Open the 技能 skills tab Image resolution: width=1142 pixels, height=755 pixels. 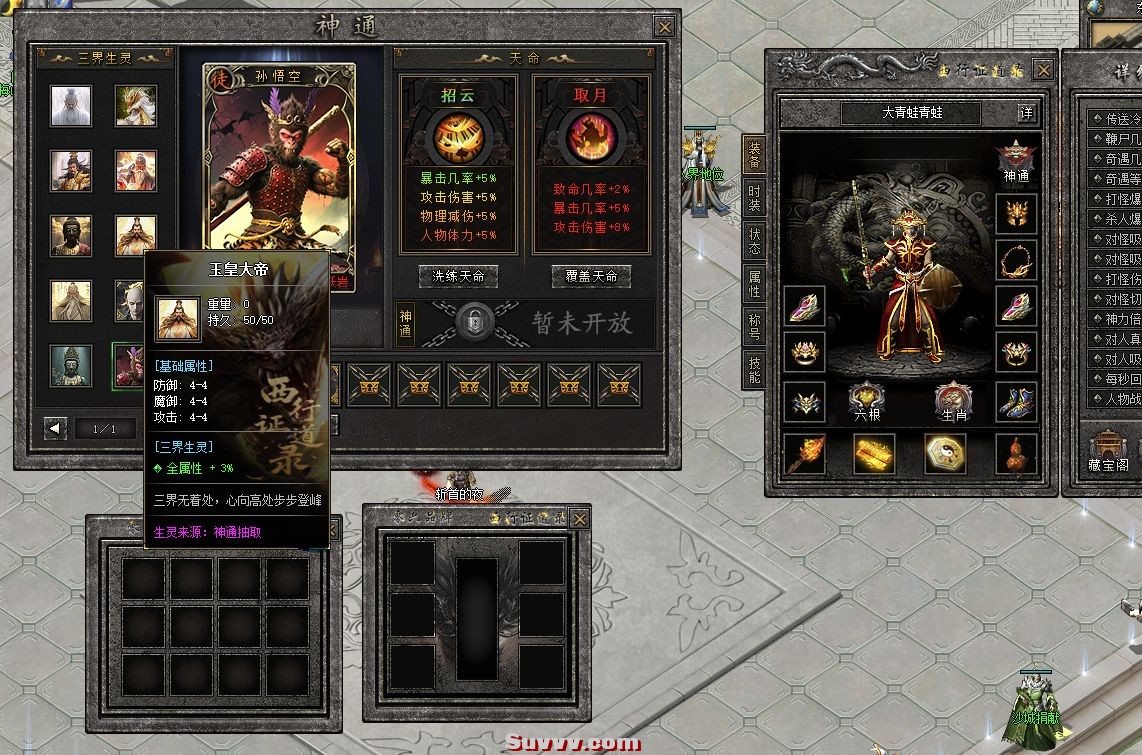(754, 370)
